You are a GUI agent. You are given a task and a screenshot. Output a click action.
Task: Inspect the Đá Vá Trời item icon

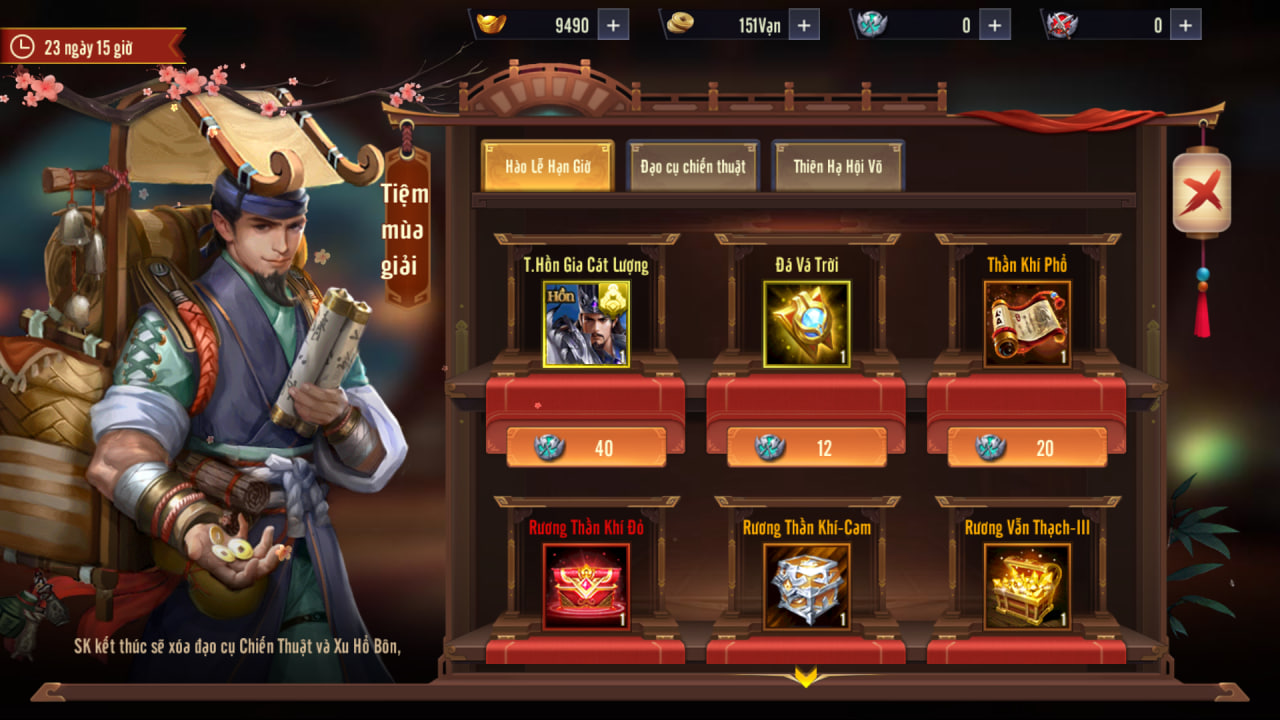click(806, 324)
